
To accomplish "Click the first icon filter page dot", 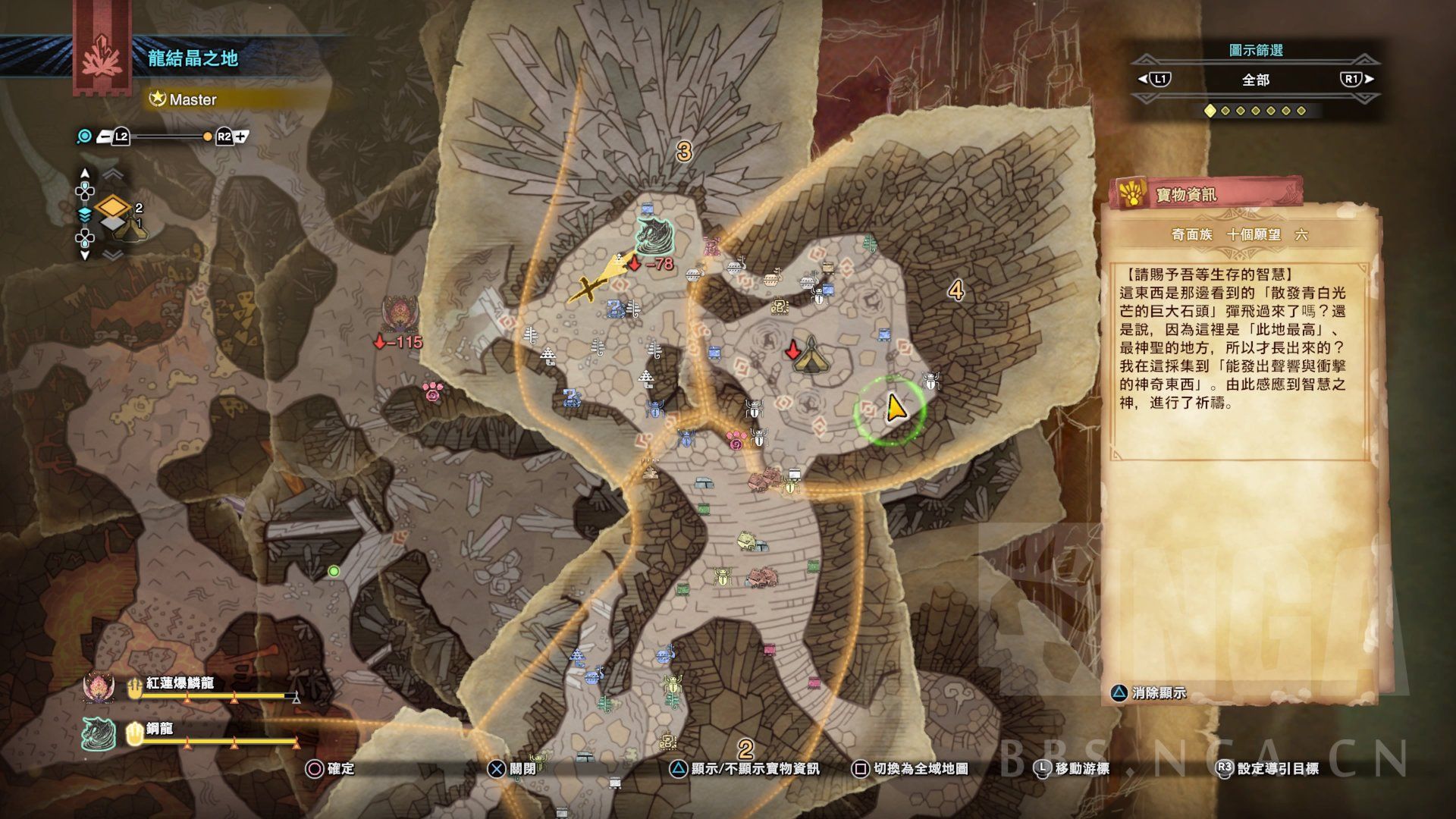I will pyautogui.click(x=1210, y=111).
